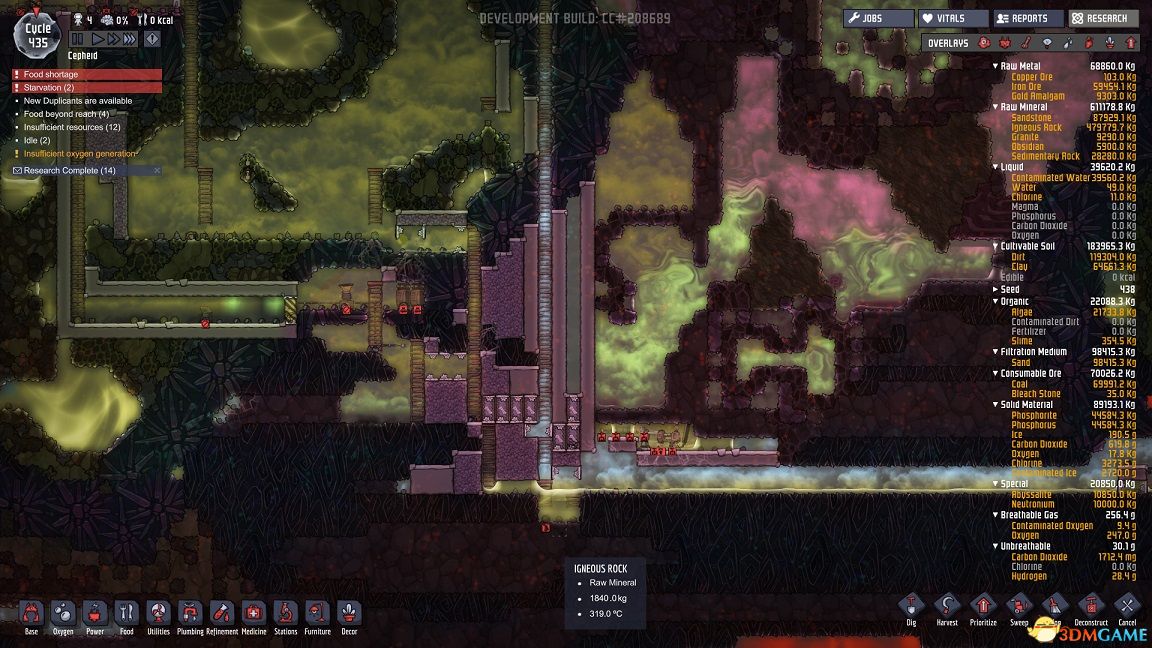This screenshot has width=1152, height=648.
Task: Toggle the power overlay lightning icon
Action: point(1003,43)
